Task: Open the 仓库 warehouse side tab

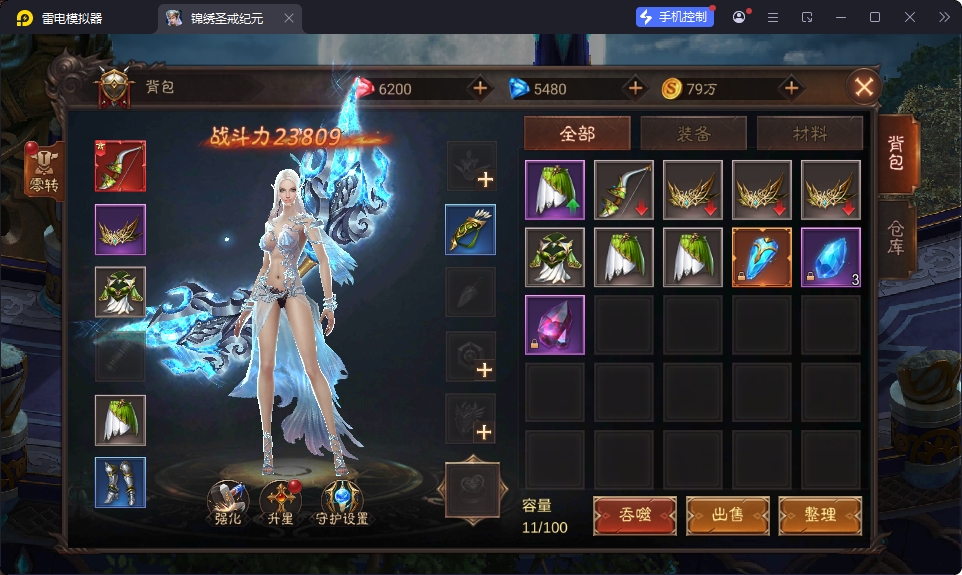Action: pos(896,234)
